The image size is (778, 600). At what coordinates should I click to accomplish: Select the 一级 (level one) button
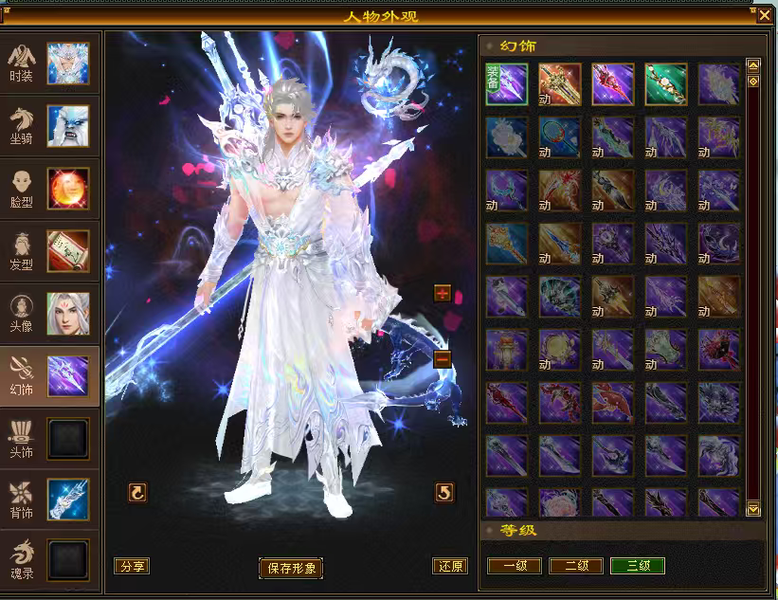click(514, 566)
